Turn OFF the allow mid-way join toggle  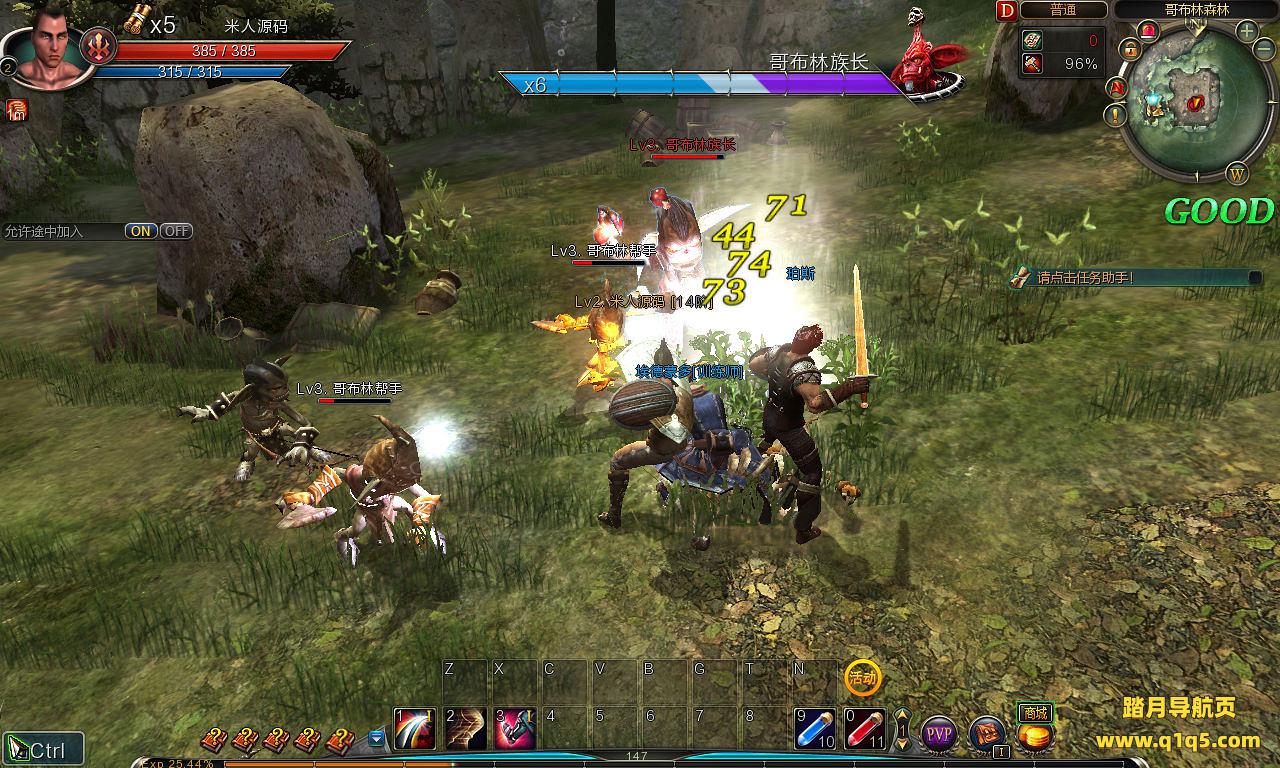[x=176, y=231]
